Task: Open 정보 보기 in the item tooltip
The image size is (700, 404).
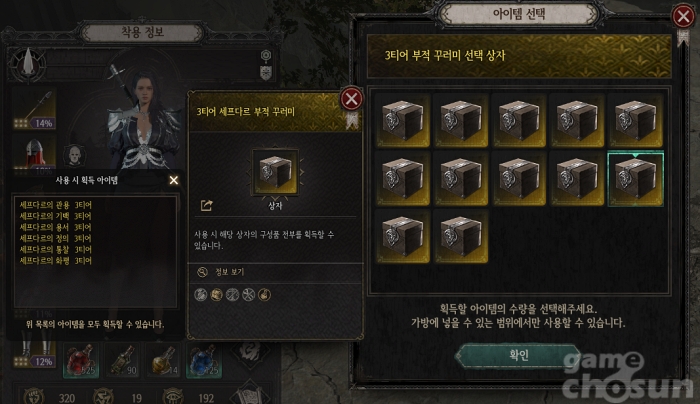Action: pos(228,271)
